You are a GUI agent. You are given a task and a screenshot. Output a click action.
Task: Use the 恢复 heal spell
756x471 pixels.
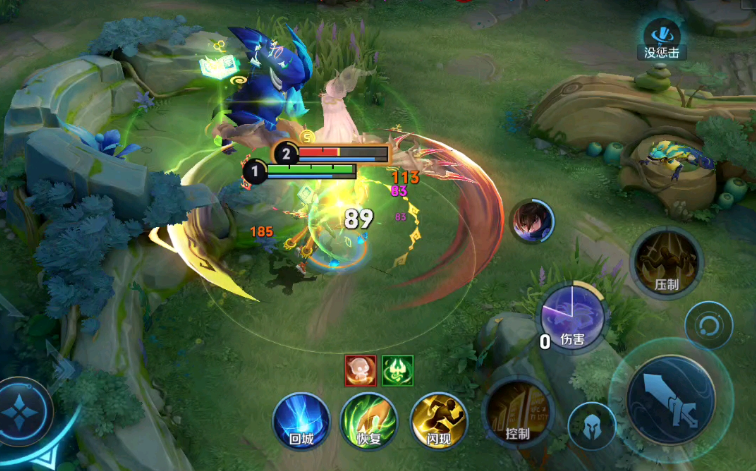pos(370,419)
